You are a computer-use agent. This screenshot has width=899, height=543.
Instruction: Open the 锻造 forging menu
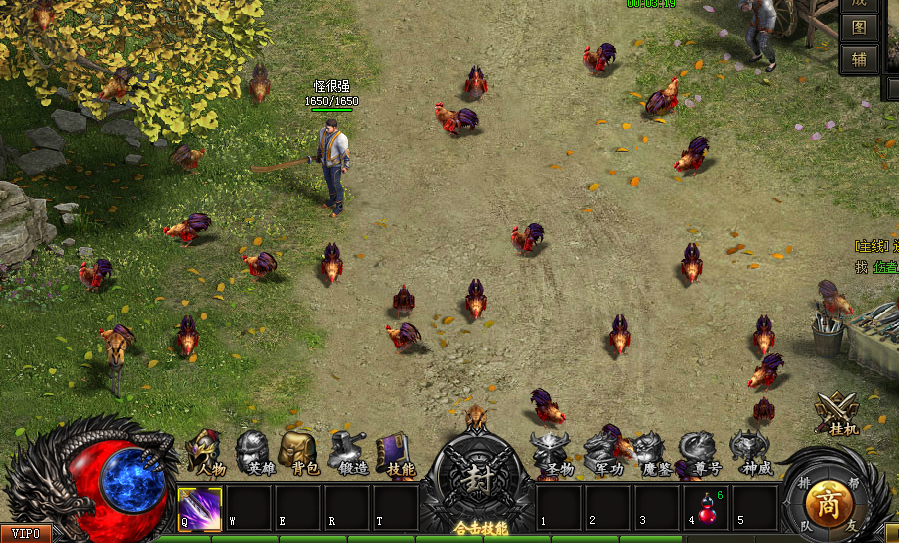coord(349,452)
